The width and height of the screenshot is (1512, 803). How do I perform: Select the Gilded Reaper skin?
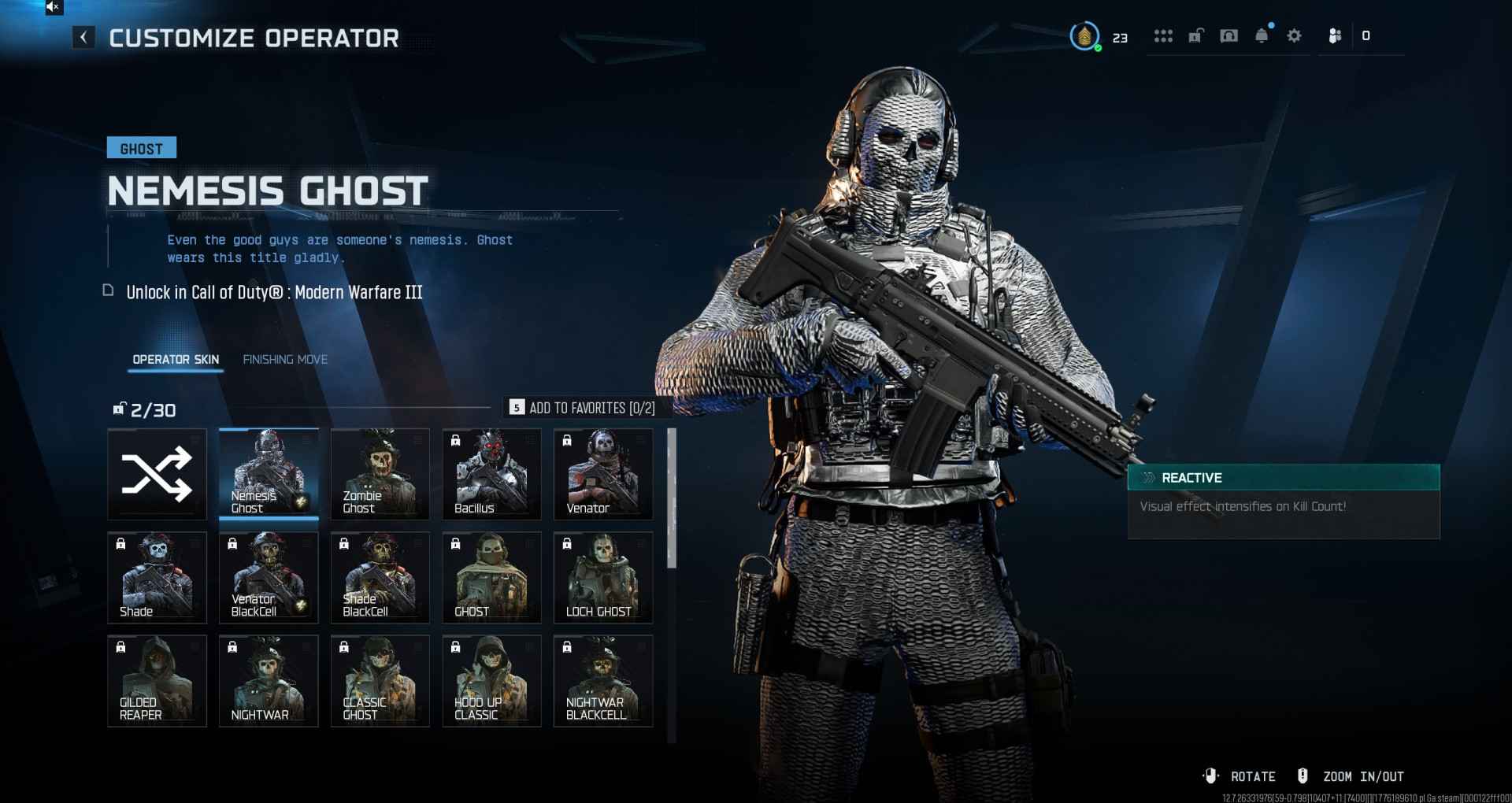coord(157,680)
